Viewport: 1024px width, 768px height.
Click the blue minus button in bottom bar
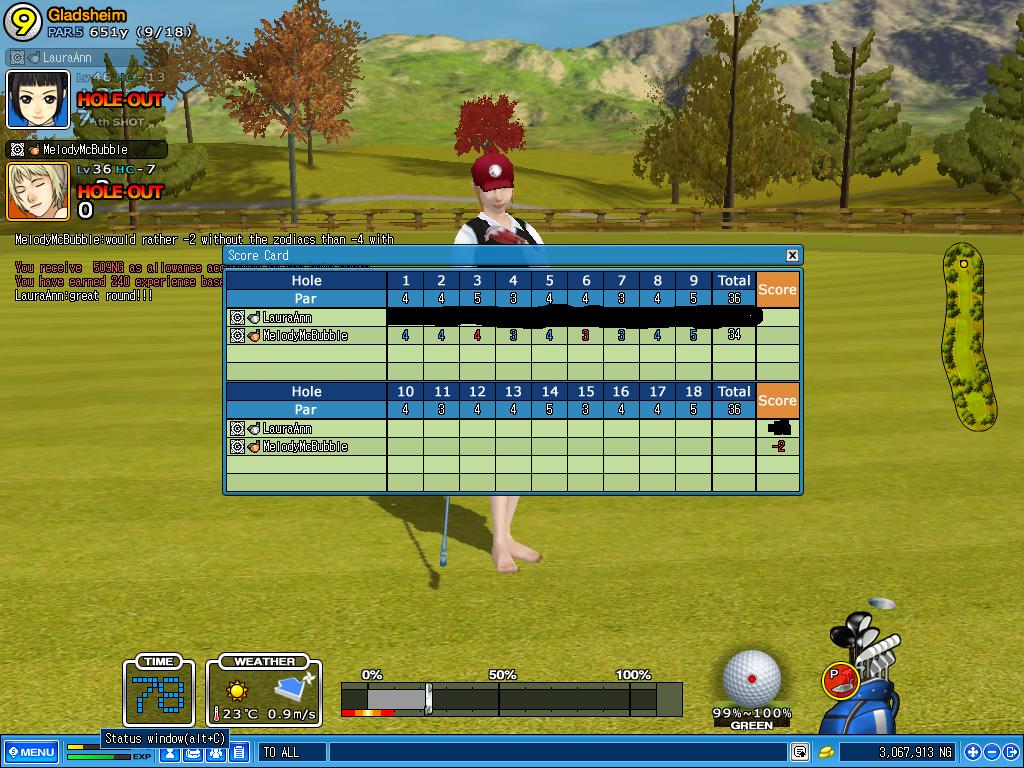(992, 752)
